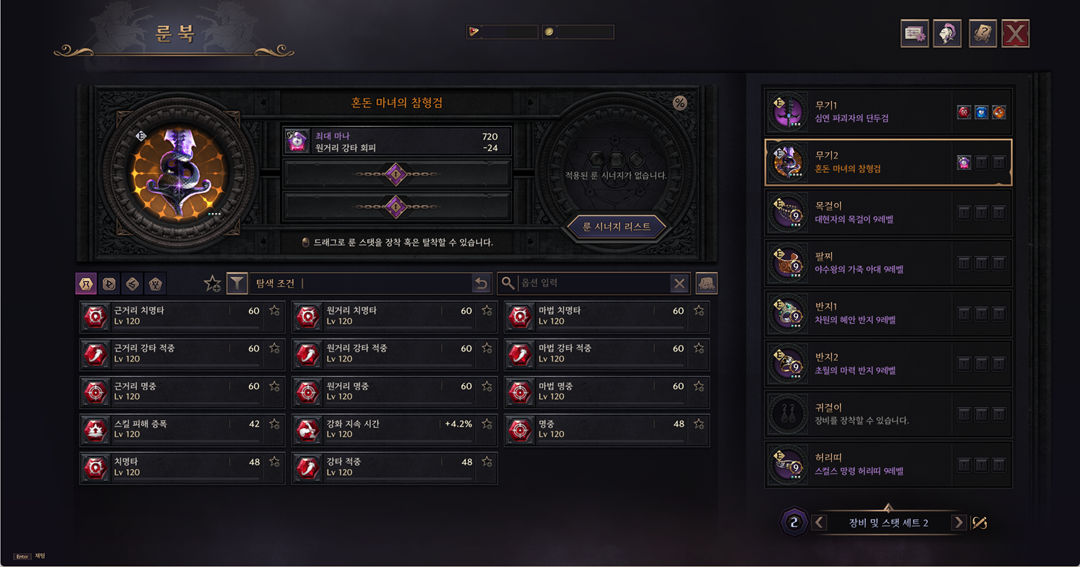Switch to the next equipment and stat set
This screenshot has height=567, width=1080.
(x=958, y=522)
